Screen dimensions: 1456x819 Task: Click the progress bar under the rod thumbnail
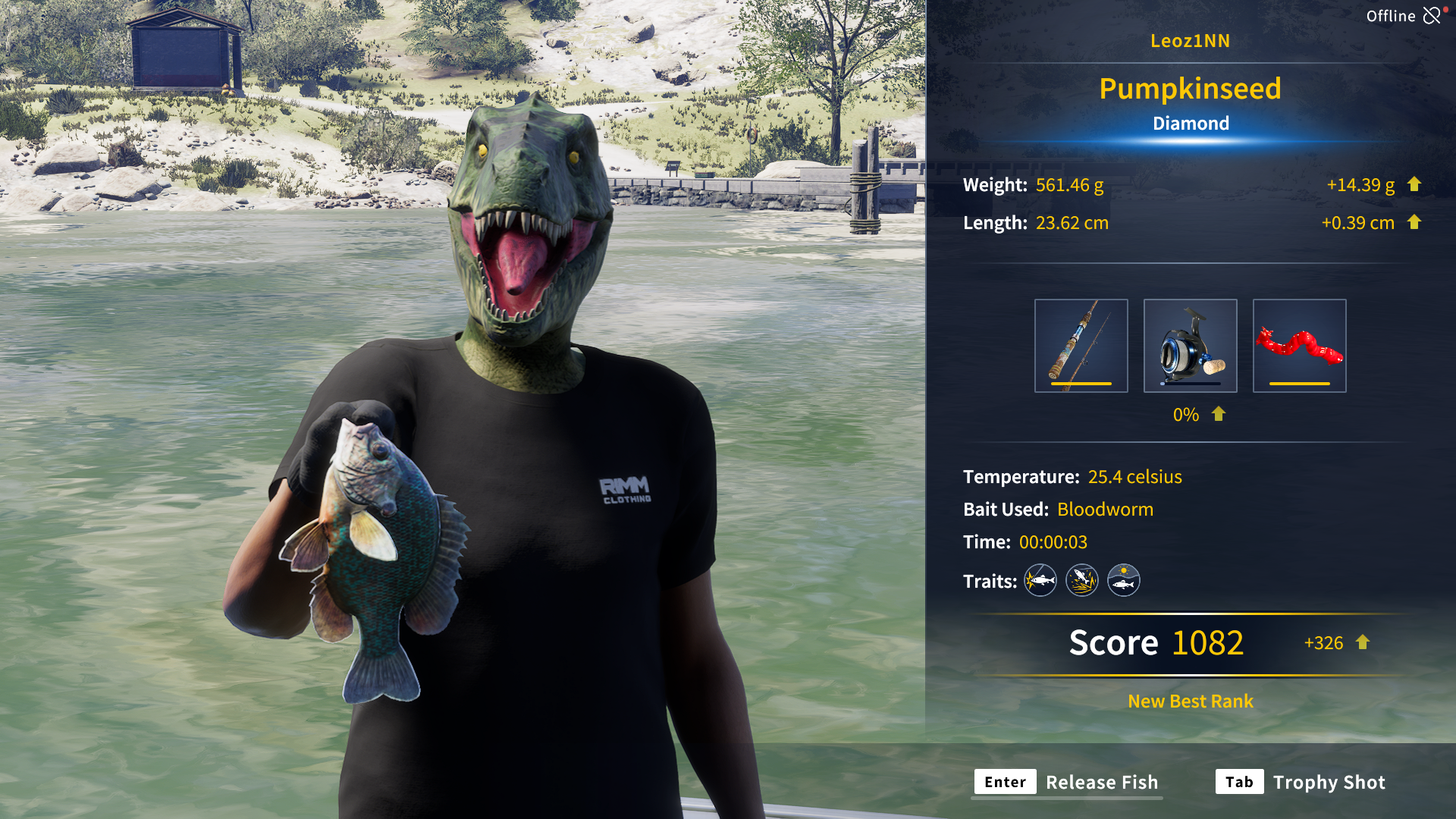click(1081, 385)
